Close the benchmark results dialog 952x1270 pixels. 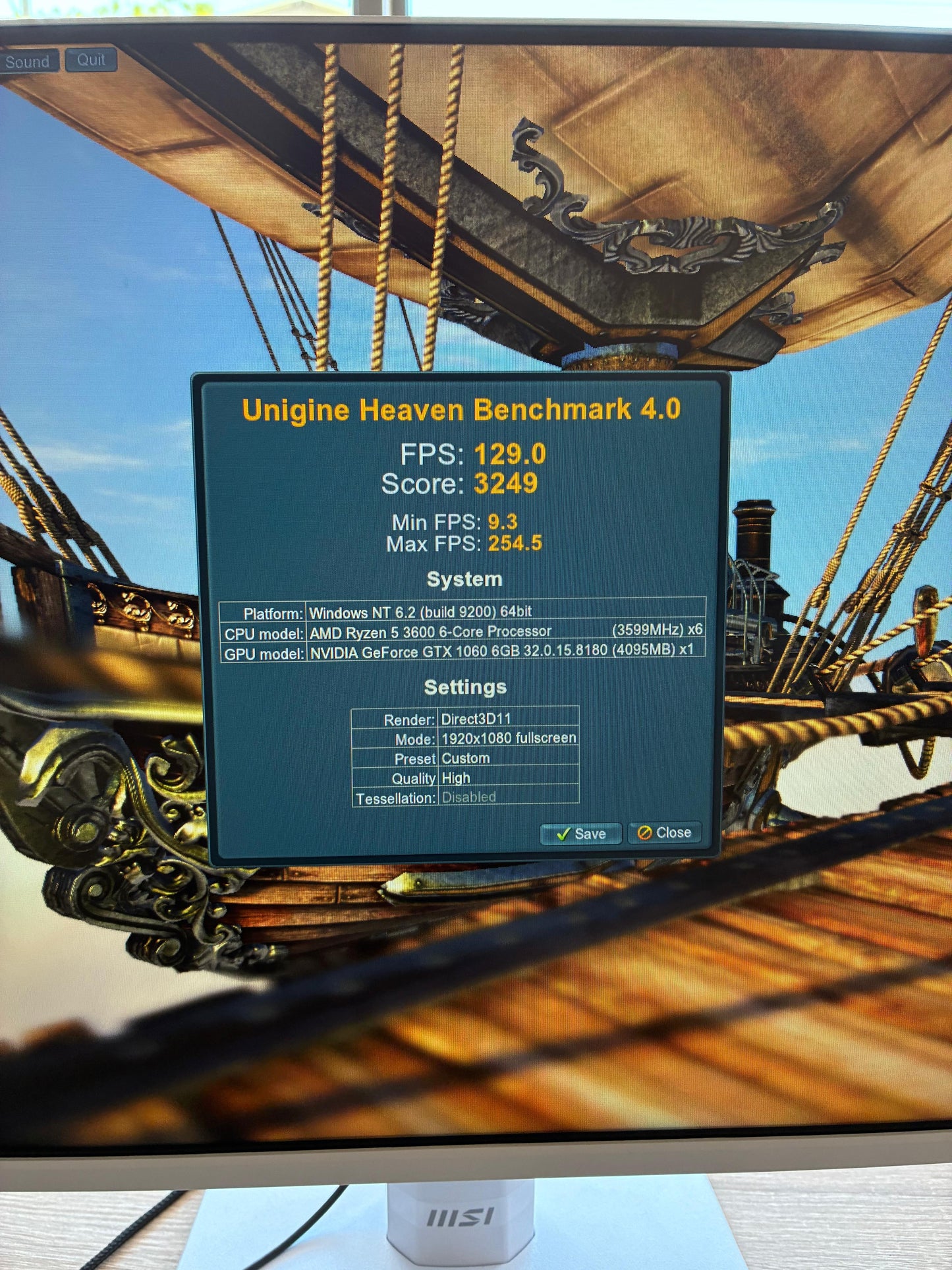pyautogui.click(x=664, y=833)
